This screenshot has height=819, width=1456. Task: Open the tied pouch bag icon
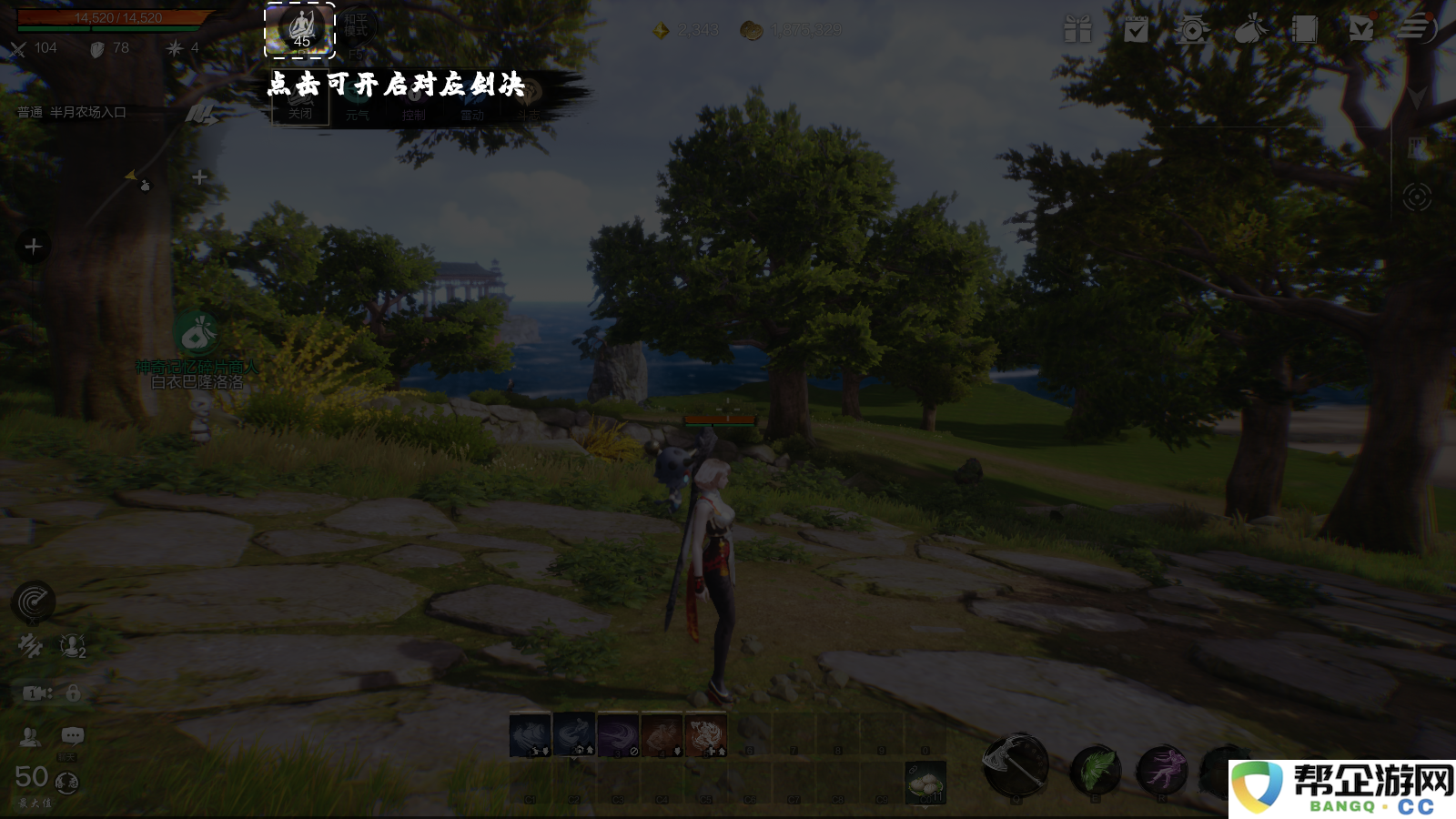1250,29
